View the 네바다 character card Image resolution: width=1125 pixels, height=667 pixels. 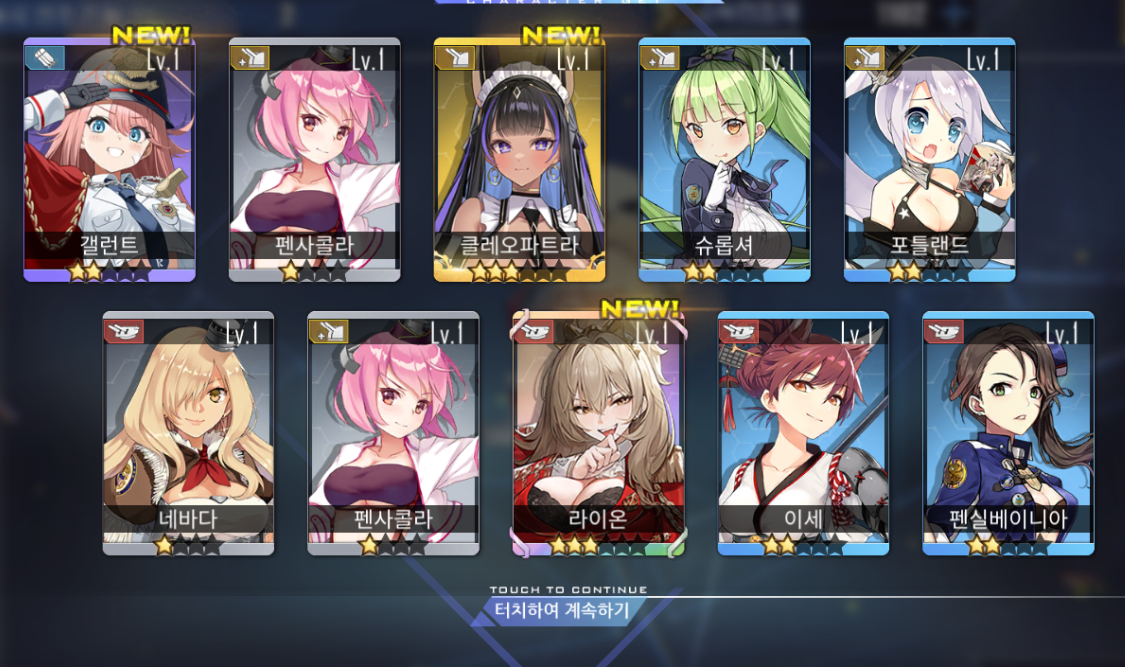[x=188, y=433]
